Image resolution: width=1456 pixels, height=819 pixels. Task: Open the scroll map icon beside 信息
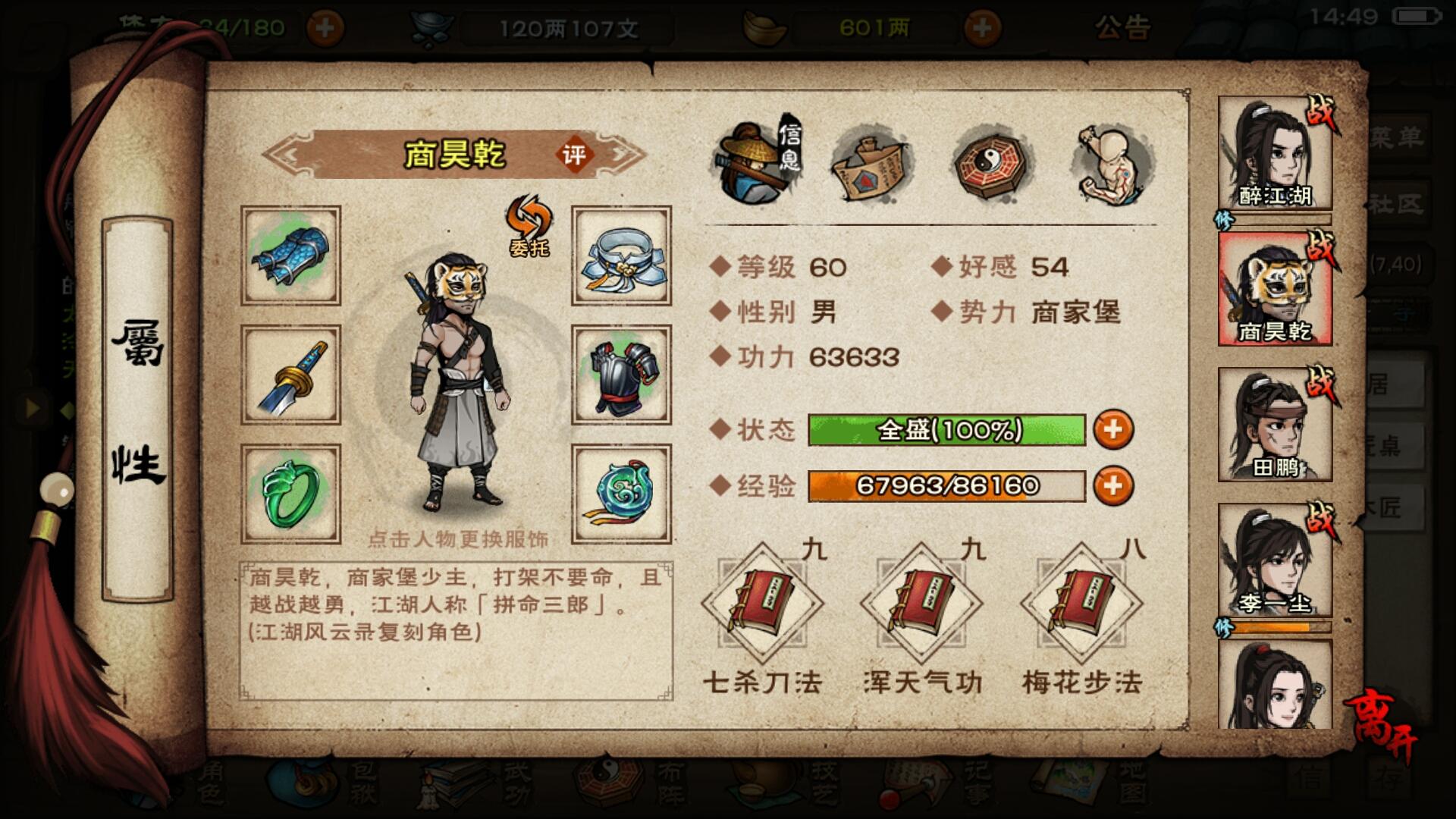tap(872, 163)
